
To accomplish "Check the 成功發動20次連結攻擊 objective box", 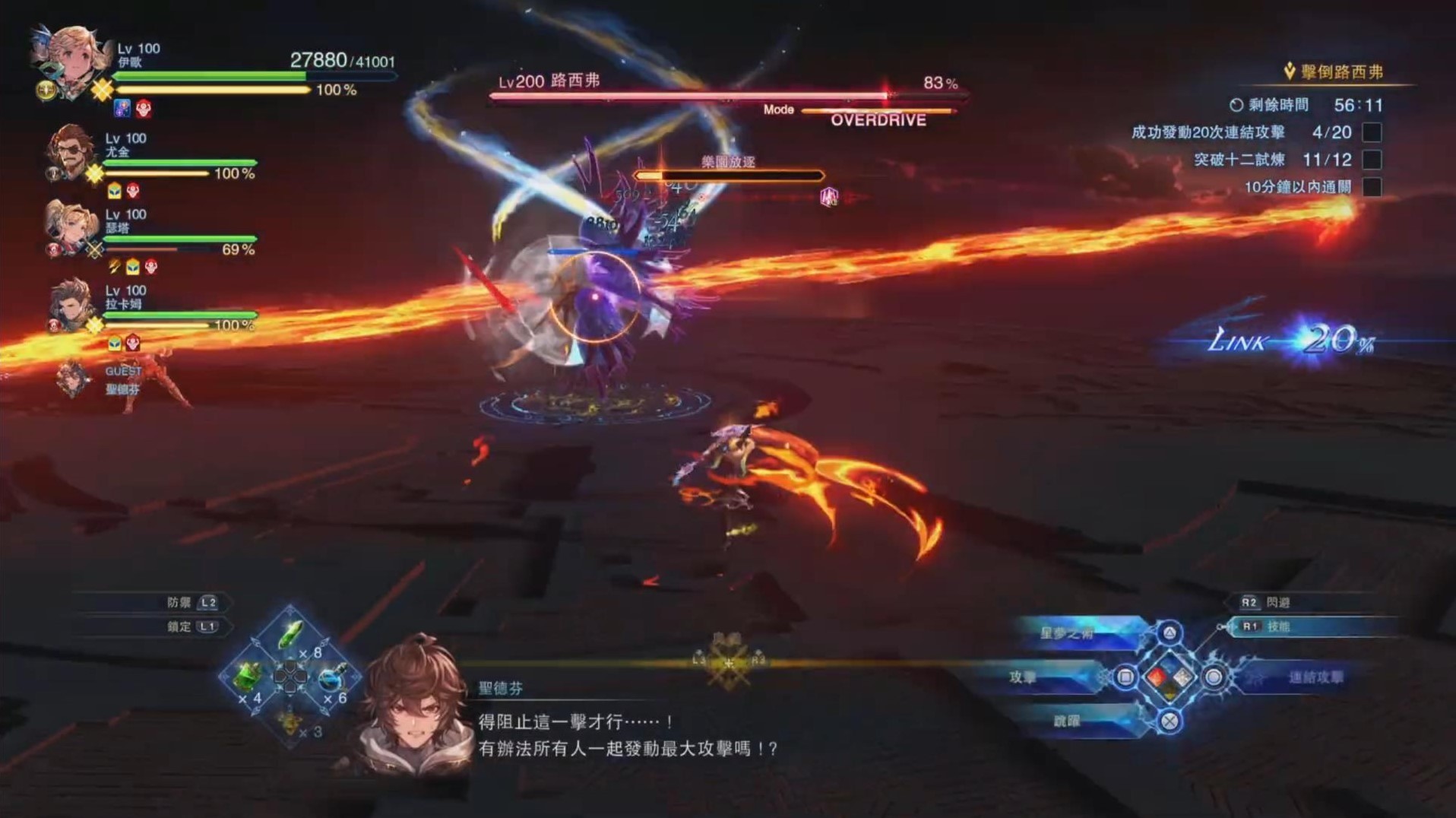I will pos(1374,131).
